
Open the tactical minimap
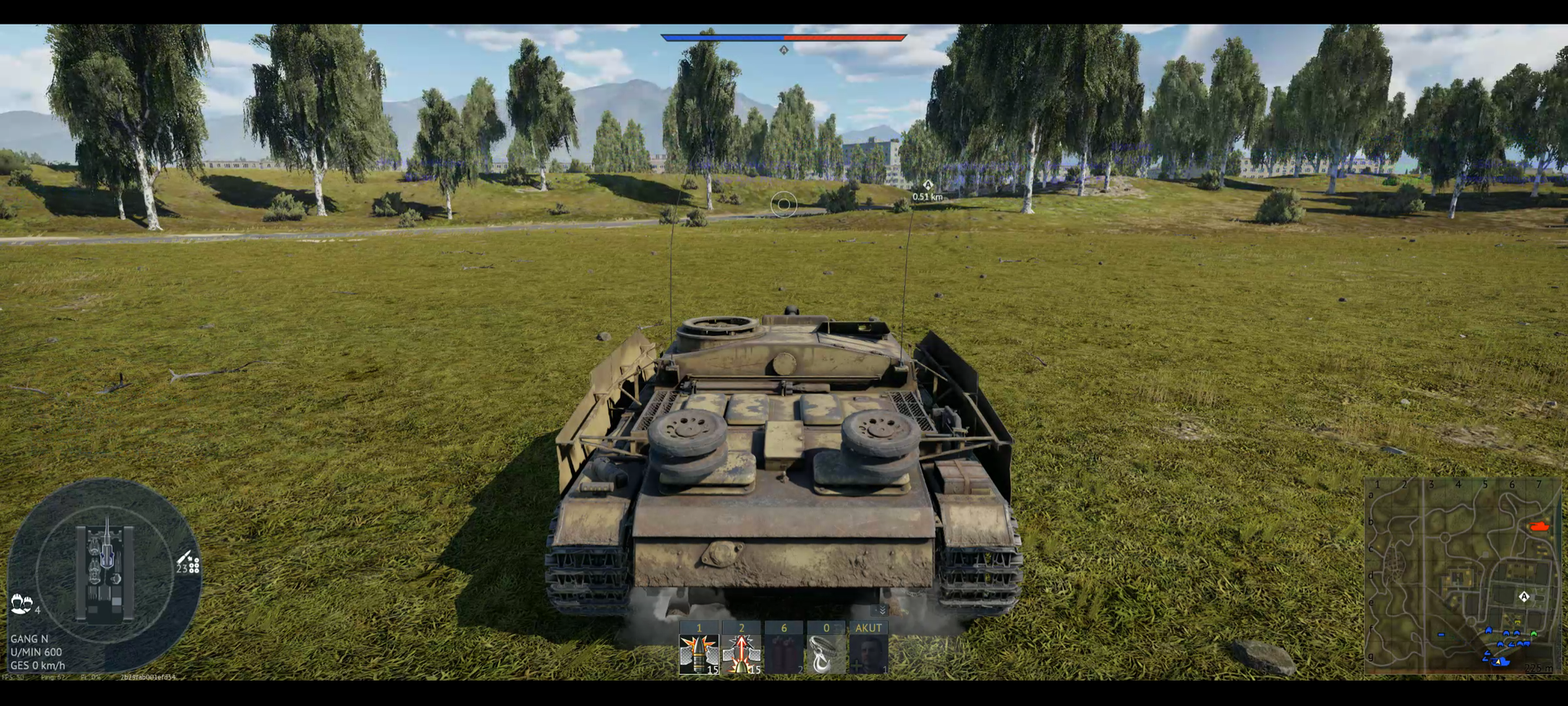(x=1462, y=576)
